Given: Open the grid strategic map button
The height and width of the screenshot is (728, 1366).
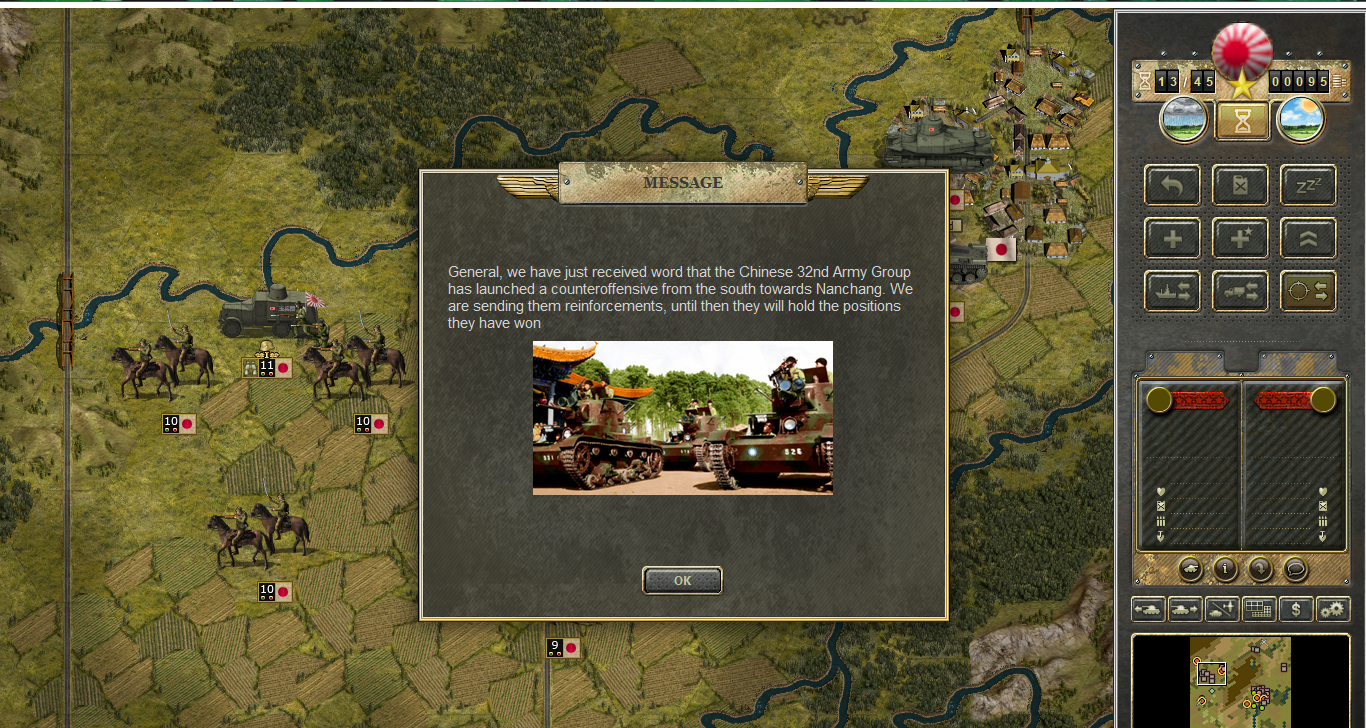Looking at the screenshot, I should [x=1258, y=609].
